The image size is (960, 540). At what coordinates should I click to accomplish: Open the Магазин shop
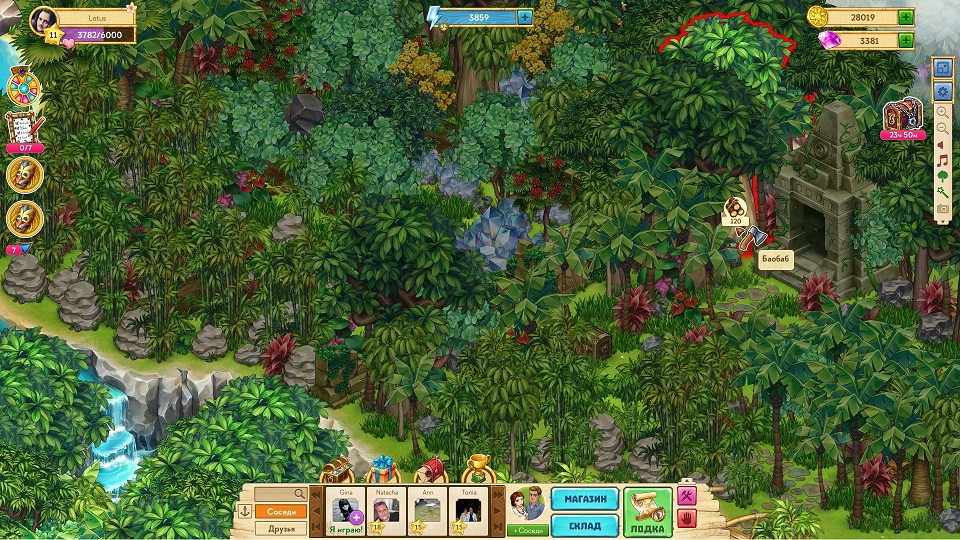pyautogui.click(x=584, y=500)
